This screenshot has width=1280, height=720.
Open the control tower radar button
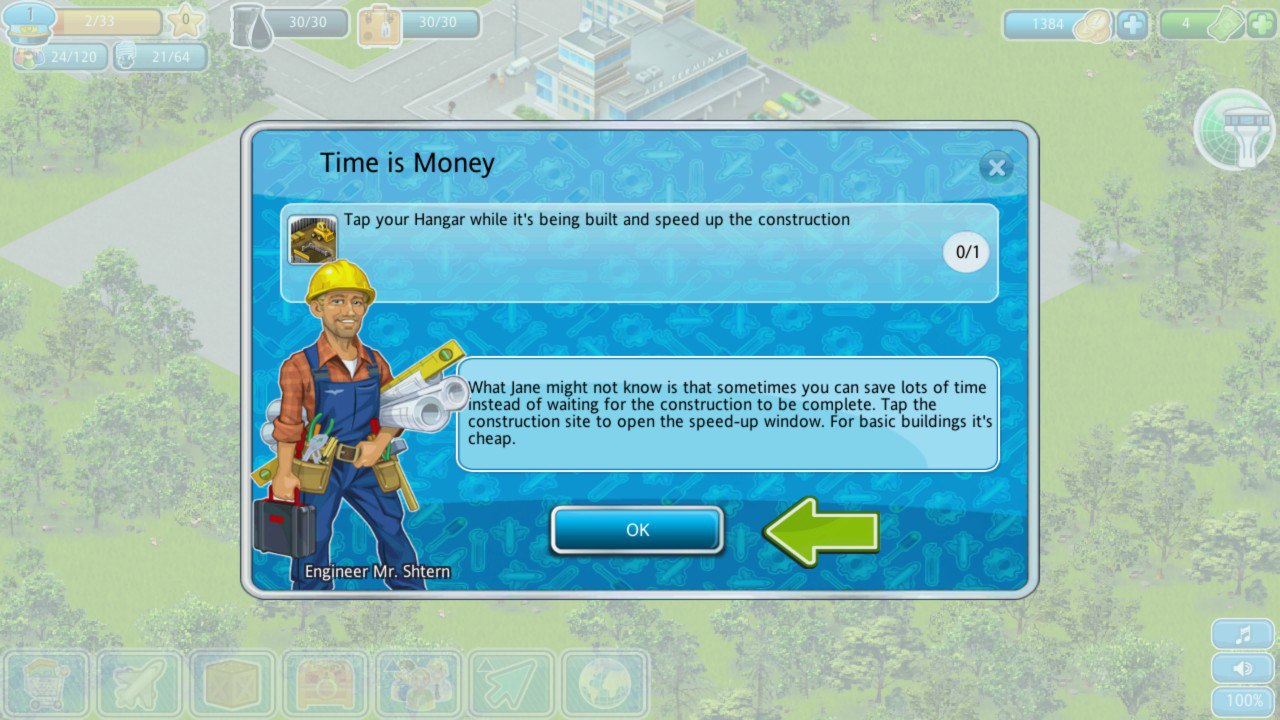(1236, 130)
